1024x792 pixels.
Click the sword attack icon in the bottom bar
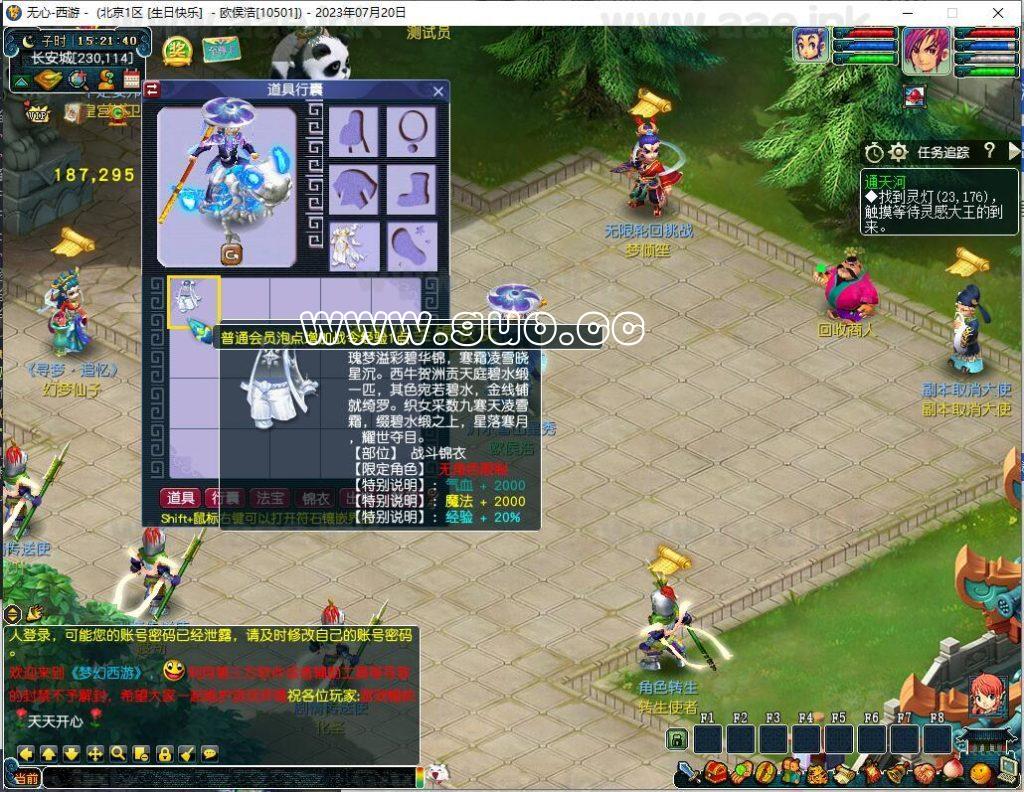coord(689,773)
